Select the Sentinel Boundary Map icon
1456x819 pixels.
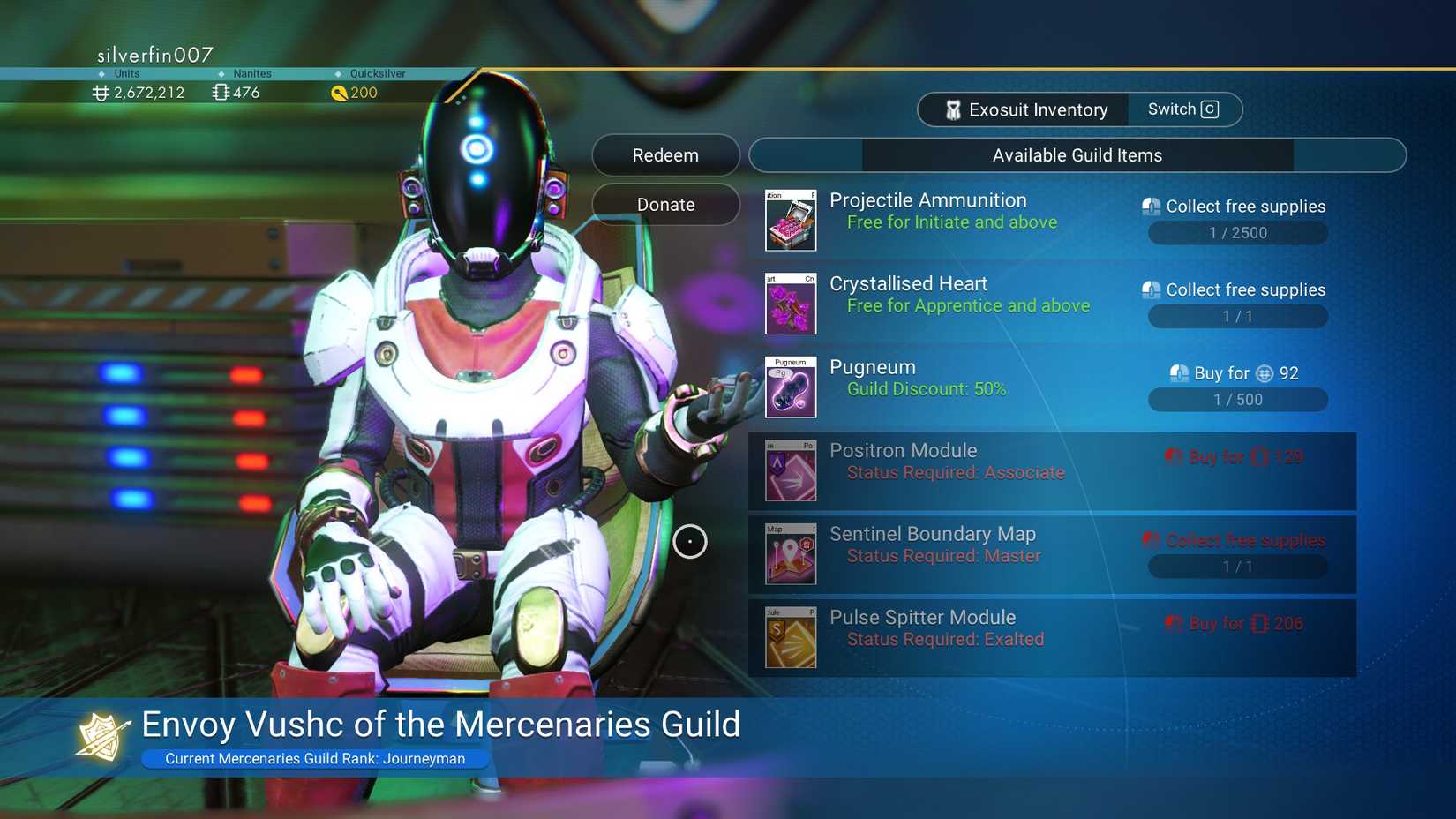[790, 553]
